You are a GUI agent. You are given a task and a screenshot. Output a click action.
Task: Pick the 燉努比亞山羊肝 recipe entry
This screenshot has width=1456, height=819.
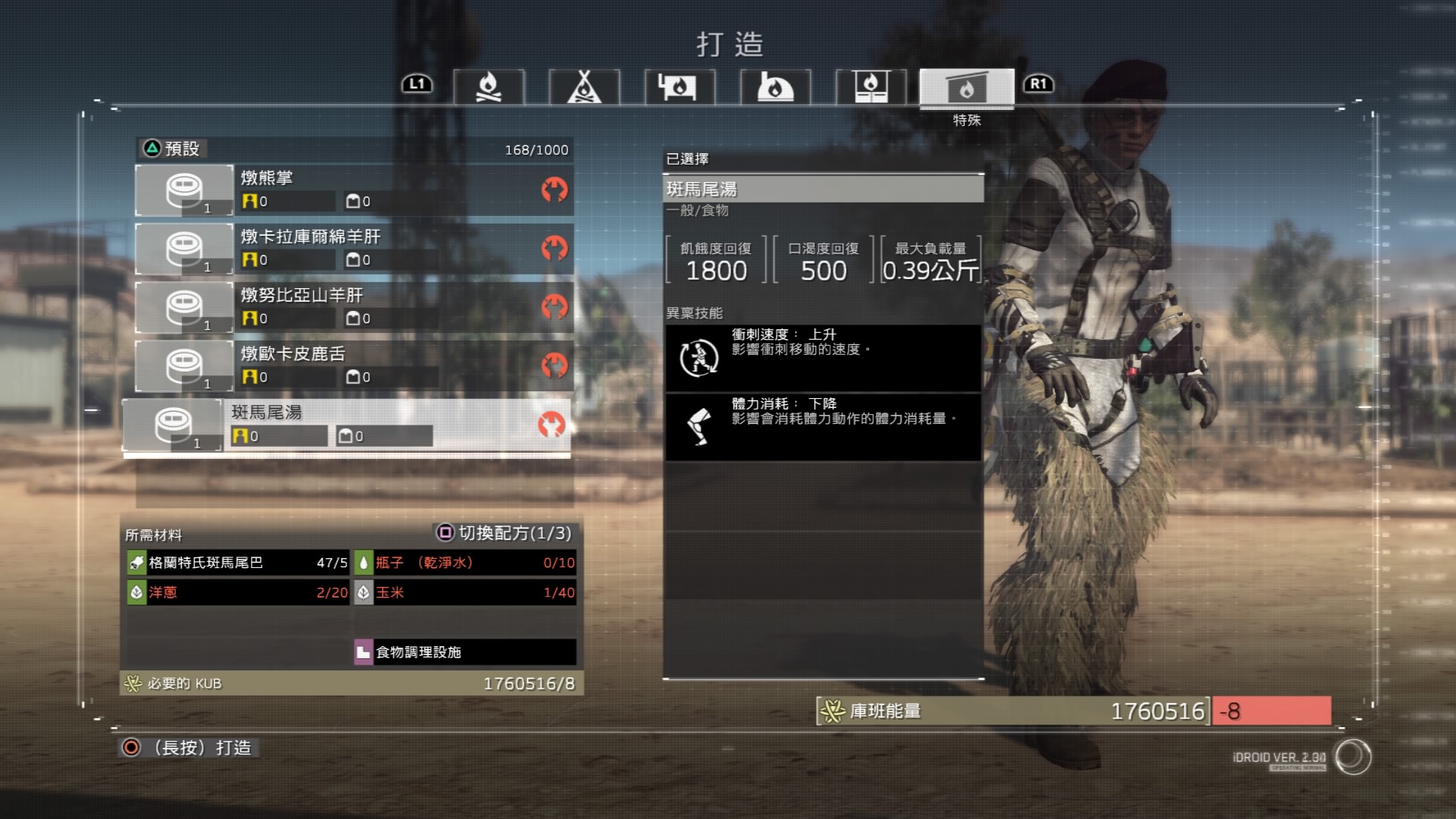pos(354,306)
